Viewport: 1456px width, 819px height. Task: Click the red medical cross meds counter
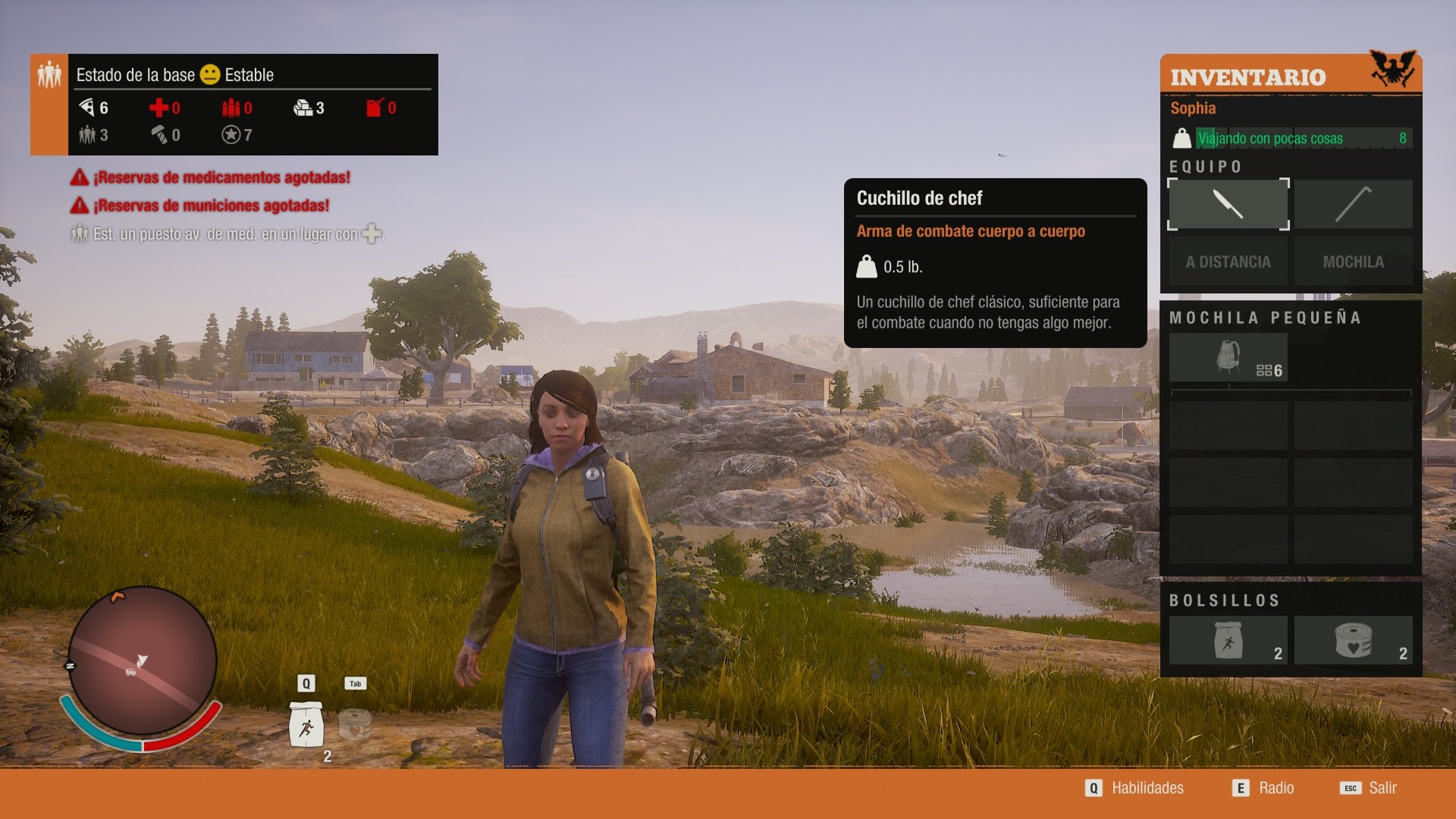[x=159, y=108]
